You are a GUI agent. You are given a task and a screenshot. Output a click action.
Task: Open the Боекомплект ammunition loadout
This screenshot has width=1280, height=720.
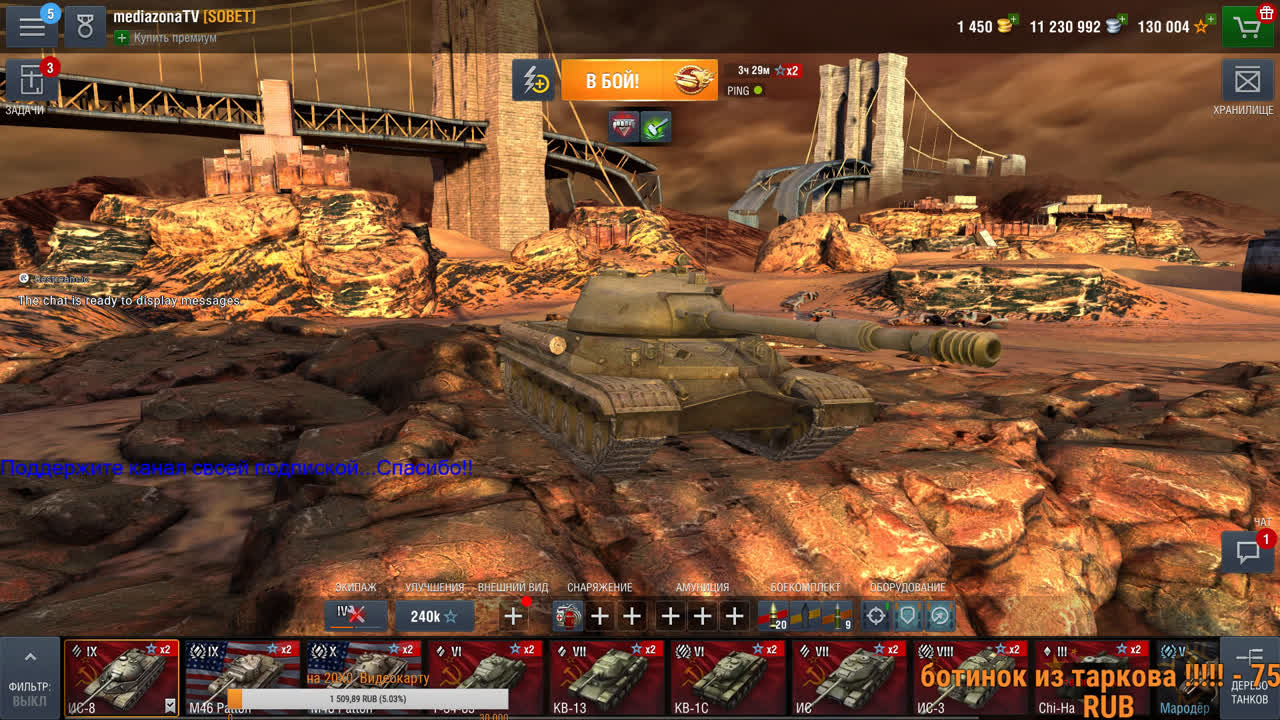pos(805,616)
